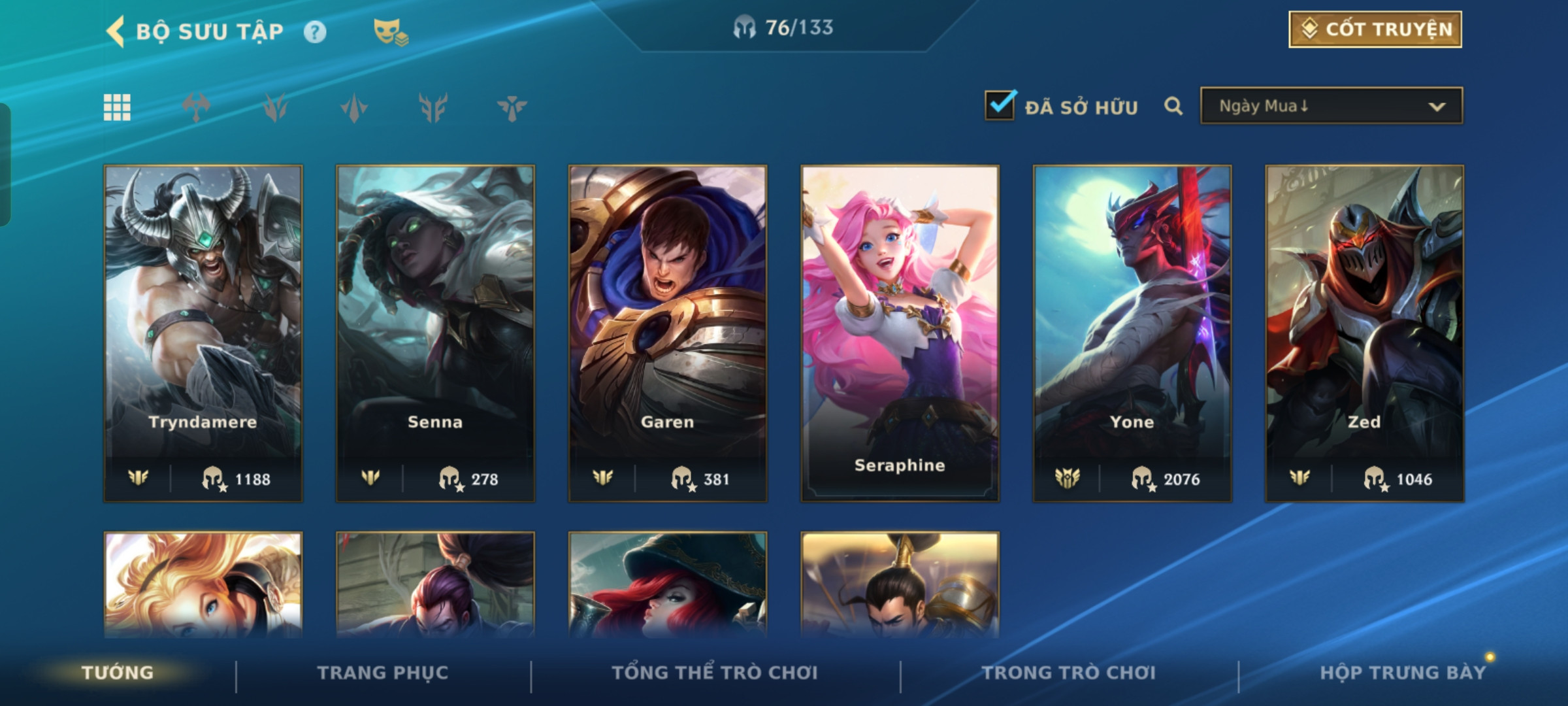This screenshot has height=706, width=1568.
Task: Open the question mark help icon
Action: pos(315,32)
